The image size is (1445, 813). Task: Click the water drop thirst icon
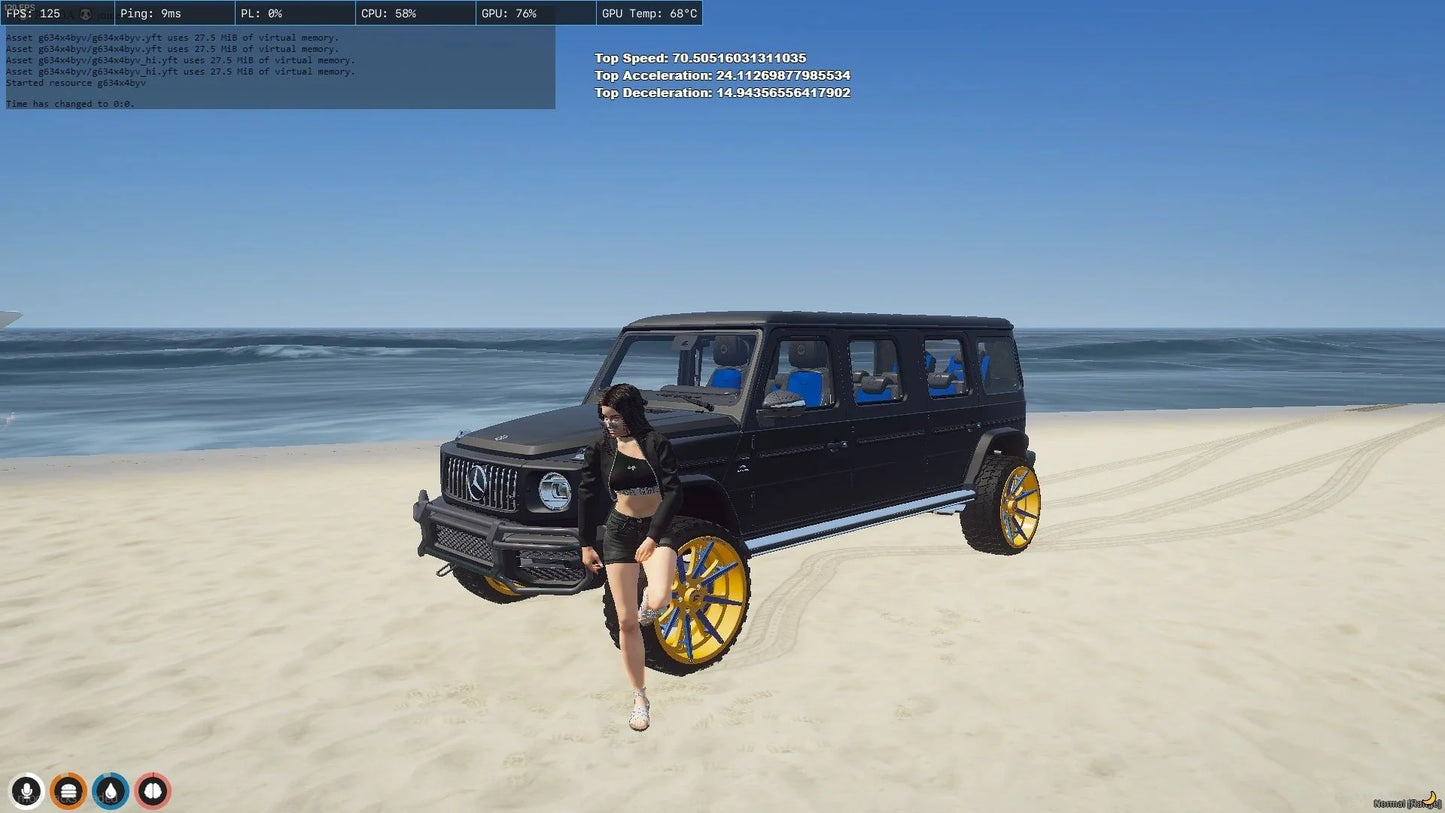click(110, 791)
